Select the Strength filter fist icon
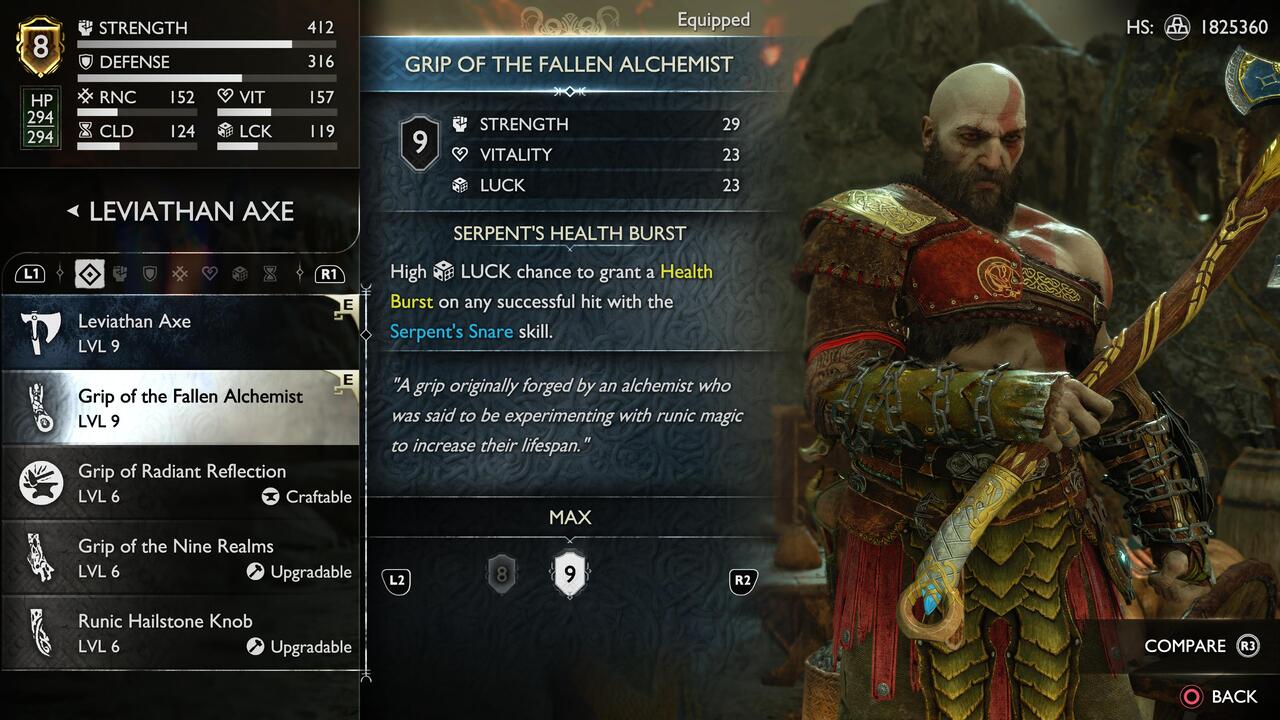 tap(119, 273)
